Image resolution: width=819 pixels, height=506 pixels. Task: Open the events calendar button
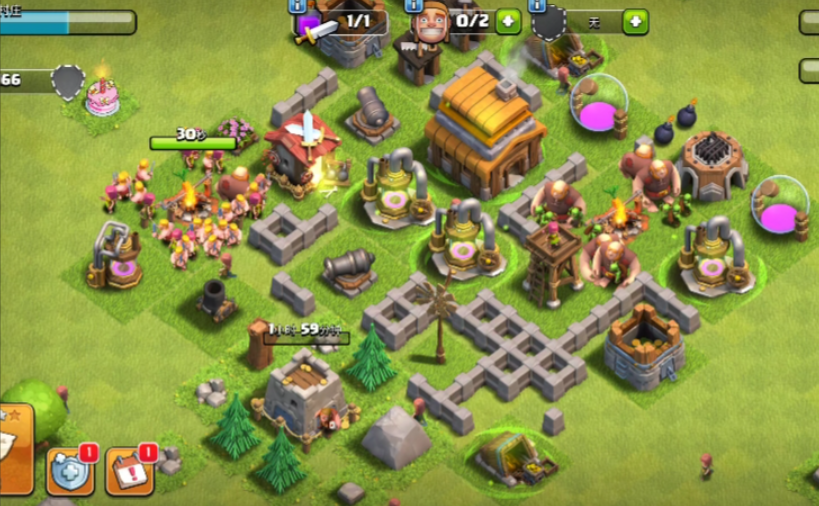point(128,471)
